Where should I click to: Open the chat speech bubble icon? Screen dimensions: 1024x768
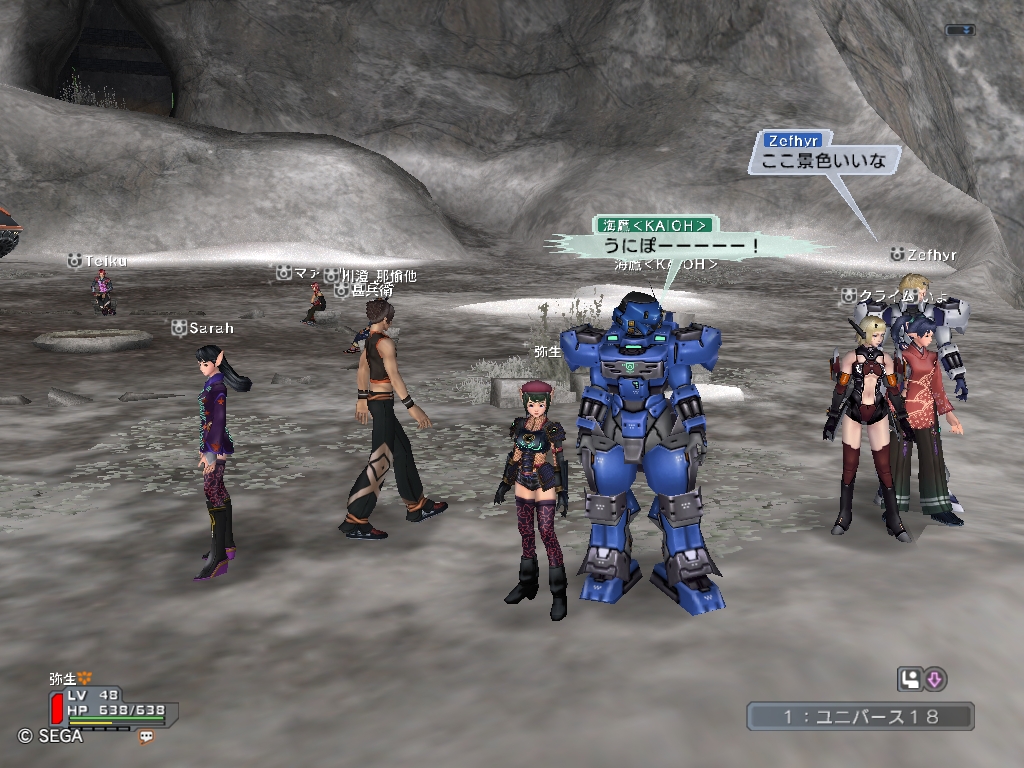pyautogui.click(x=147, y=736)
